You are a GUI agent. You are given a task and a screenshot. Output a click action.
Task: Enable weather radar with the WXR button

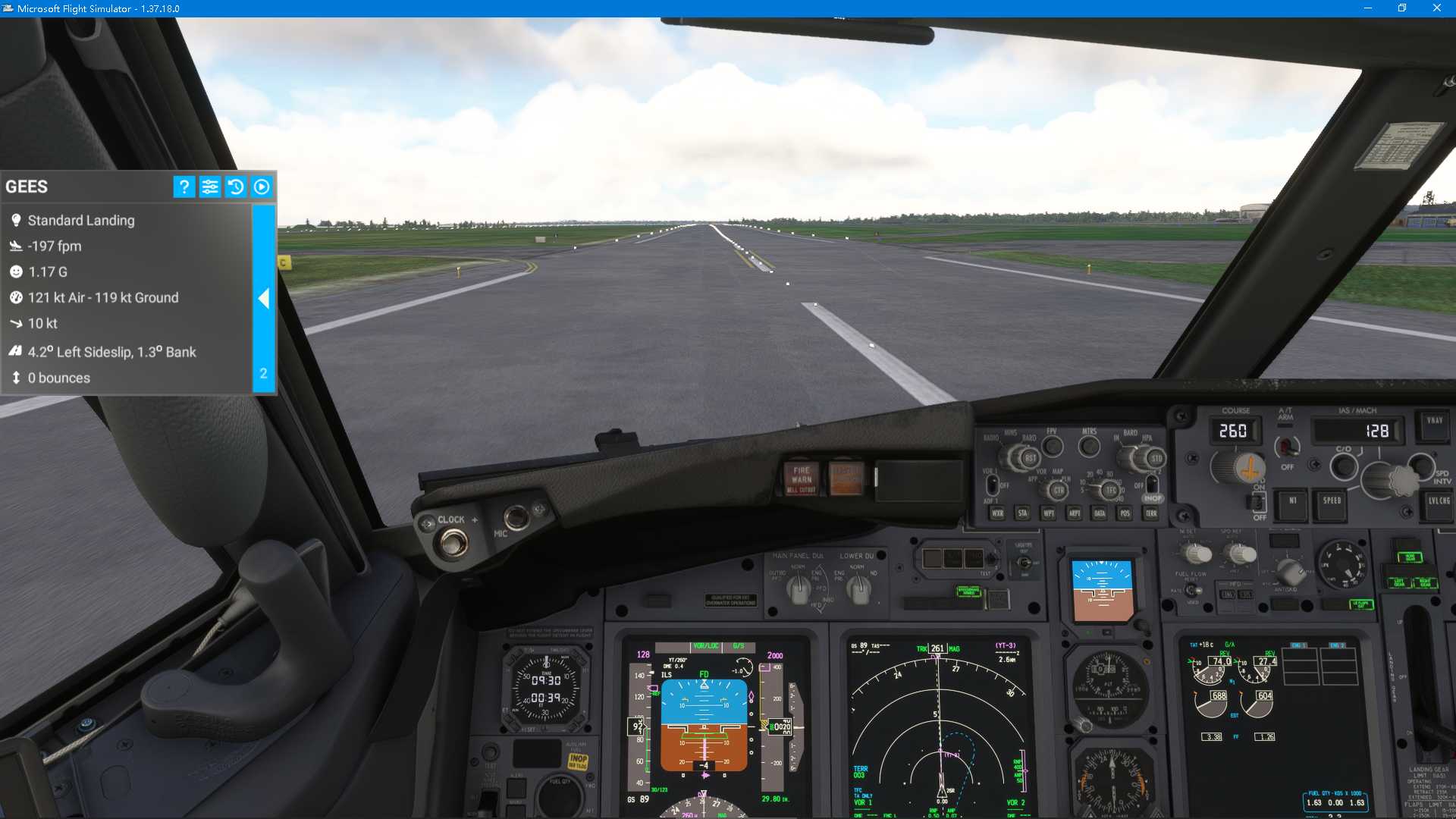click(997, 513)
